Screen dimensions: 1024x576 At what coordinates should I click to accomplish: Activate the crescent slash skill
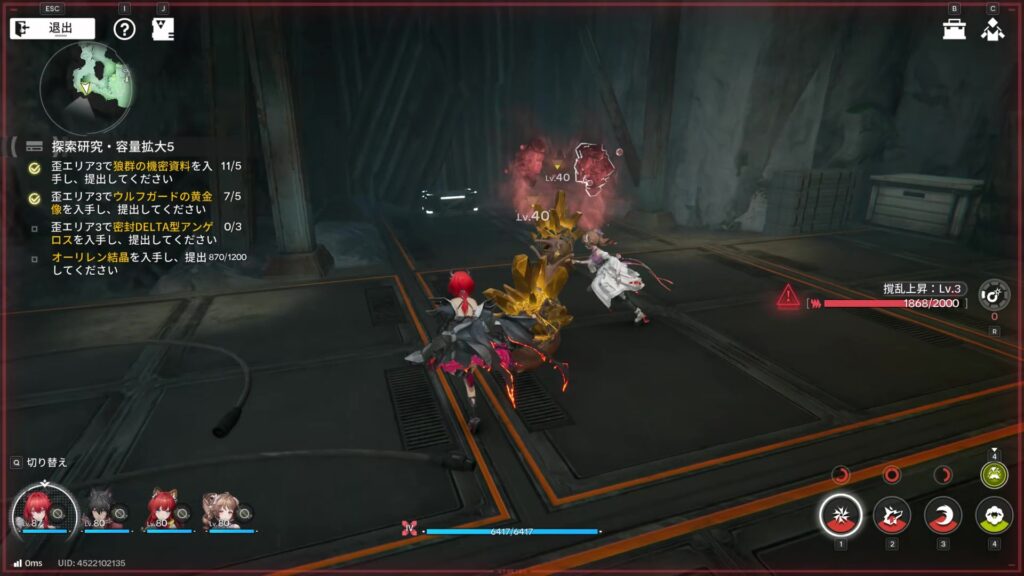(x=943, y=515)
